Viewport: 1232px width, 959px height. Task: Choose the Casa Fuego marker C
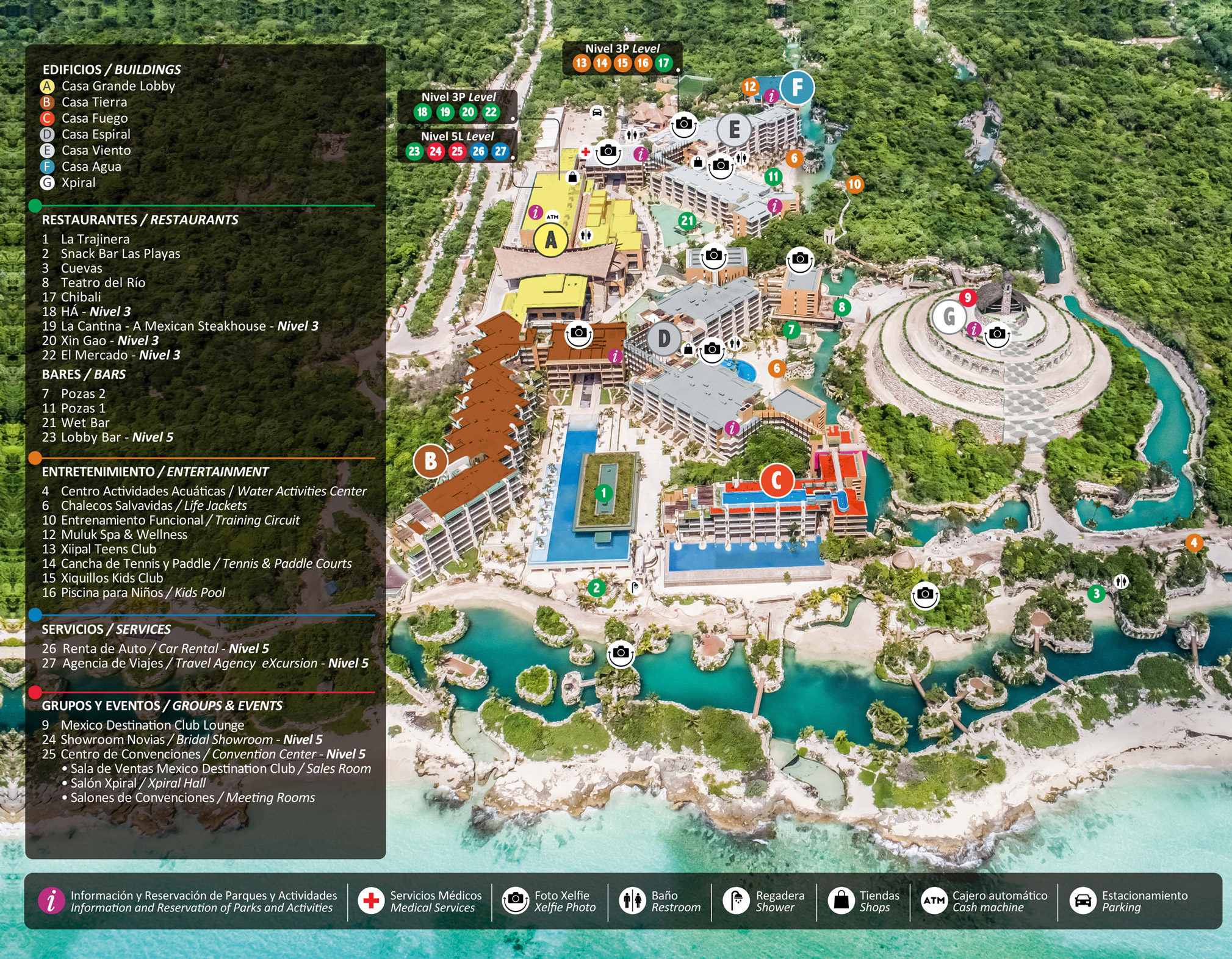click(x=776, y=480)
